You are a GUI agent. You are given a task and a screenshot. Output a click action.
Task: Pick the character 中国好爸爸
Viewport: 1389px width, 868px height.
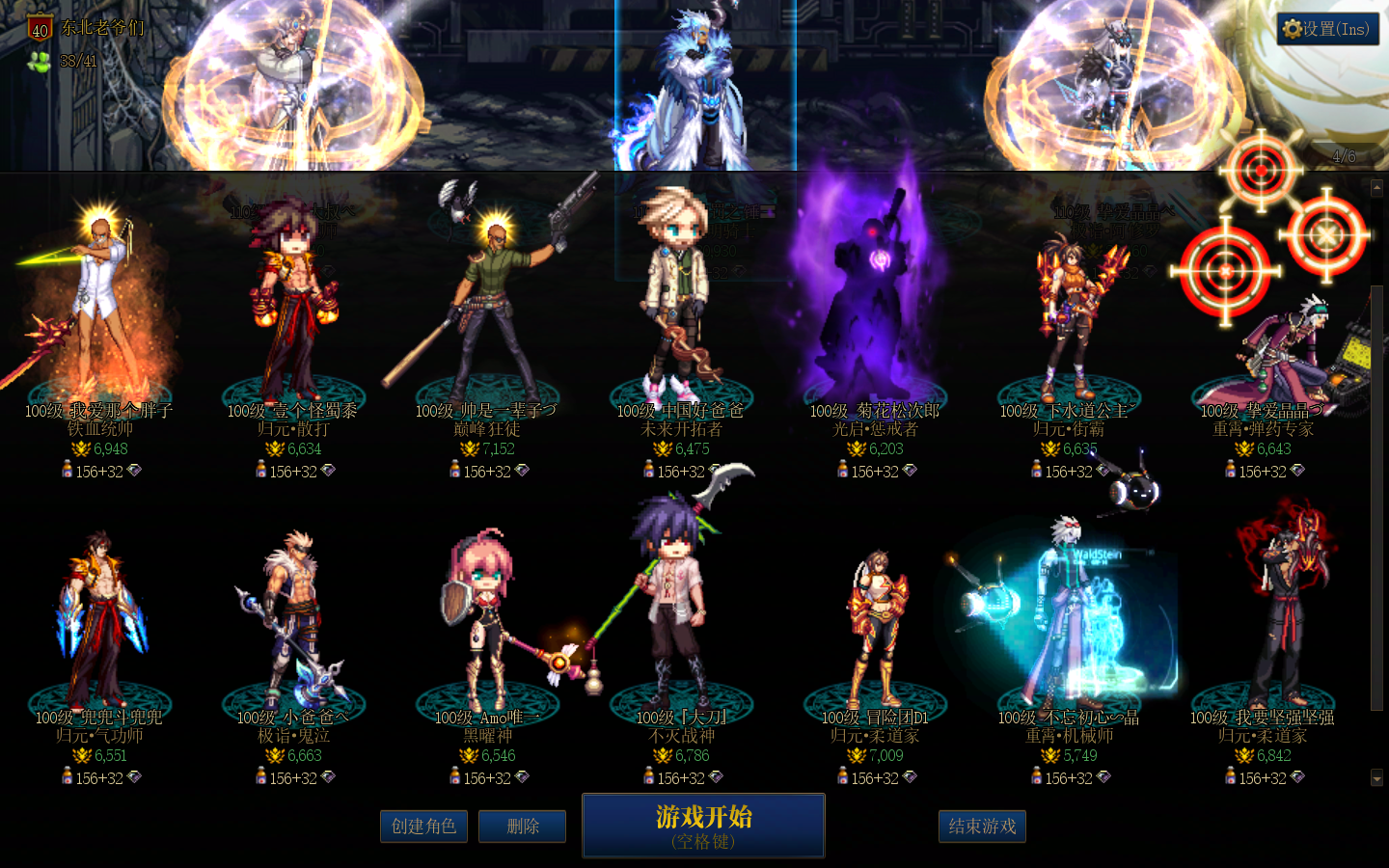(680, 318)
